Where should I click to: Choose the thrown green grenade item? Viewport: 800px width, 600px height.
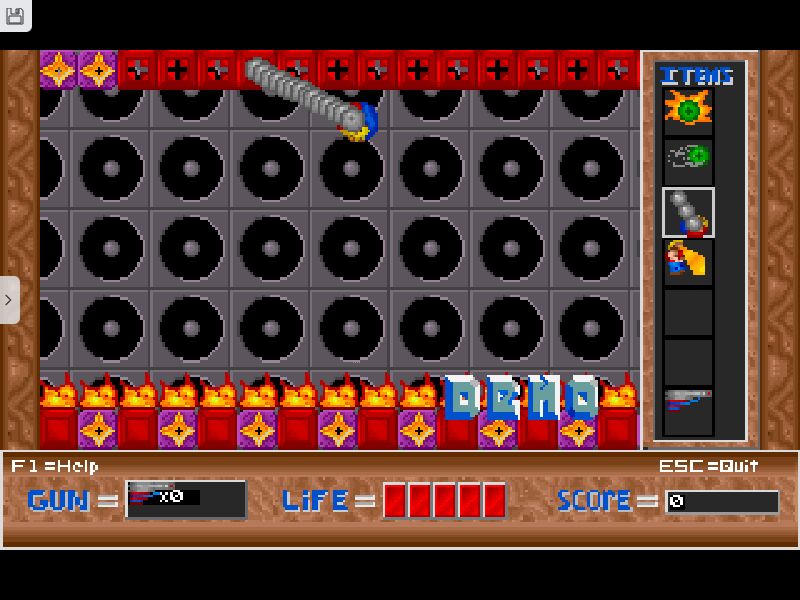pyautogui.click(x=688, y=157)
